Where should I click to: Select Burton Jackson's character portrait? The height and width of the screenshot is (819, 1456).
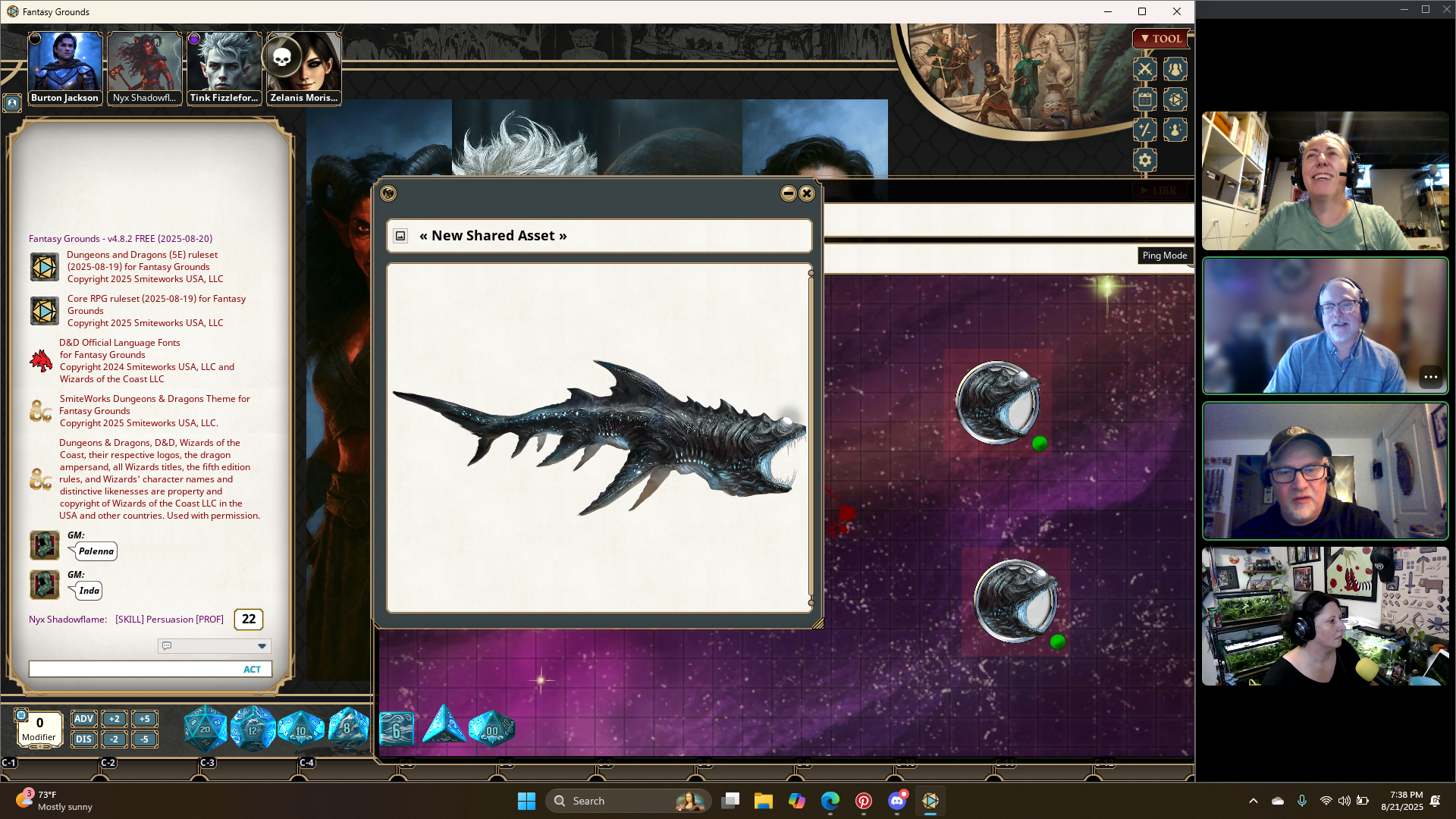(65, 64)
